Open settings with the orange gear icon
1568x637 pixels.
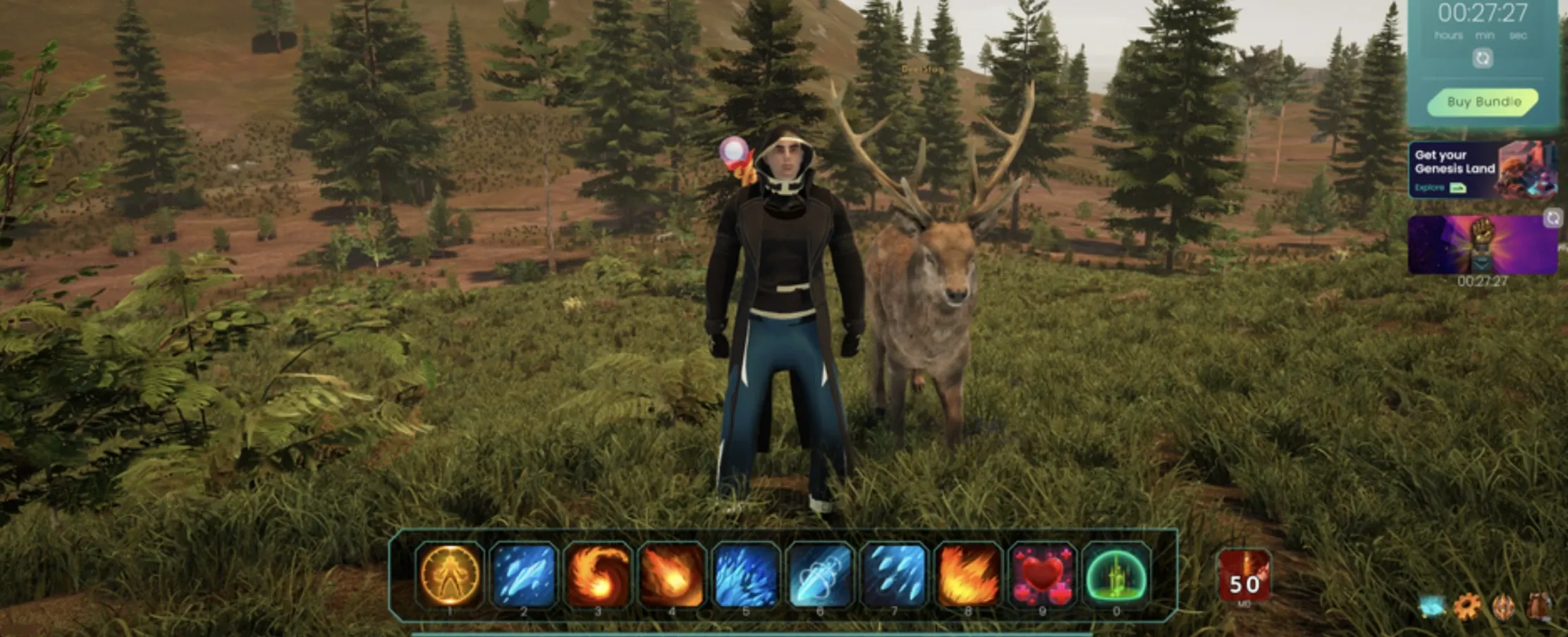[x=1467, y=607]
